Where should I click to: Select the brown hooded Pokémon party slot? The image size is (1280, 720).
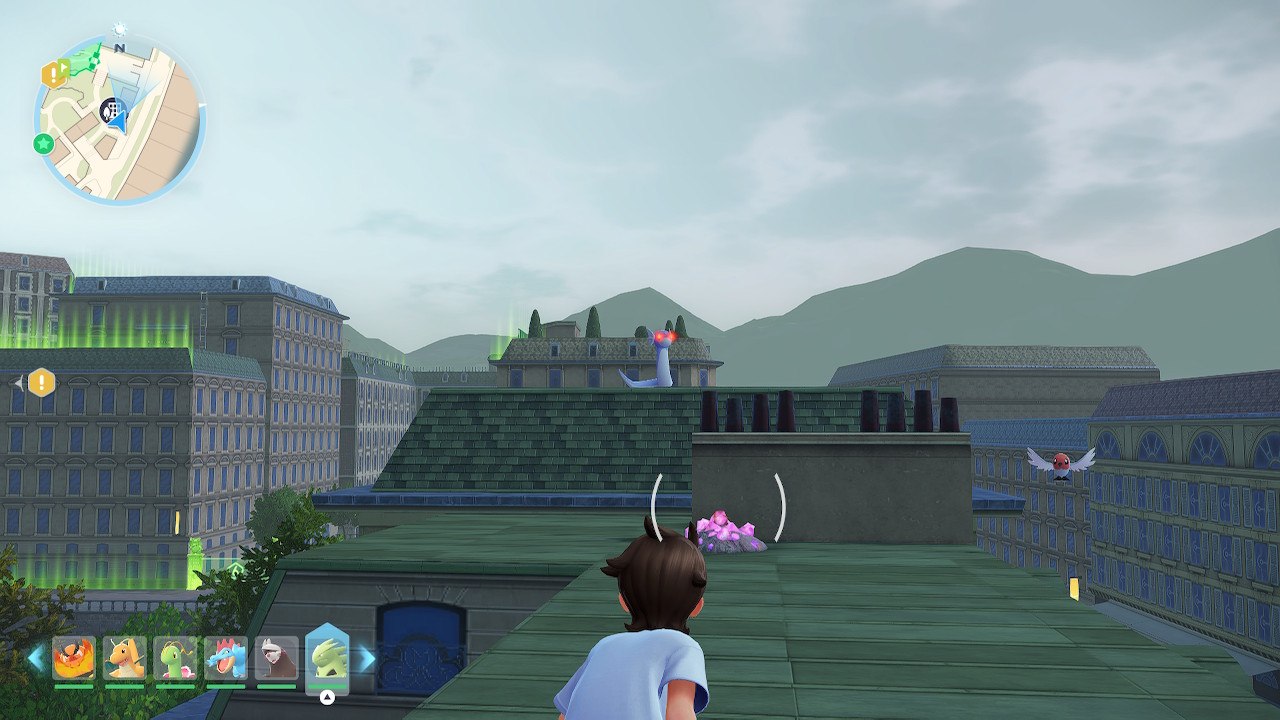point(277,658)
